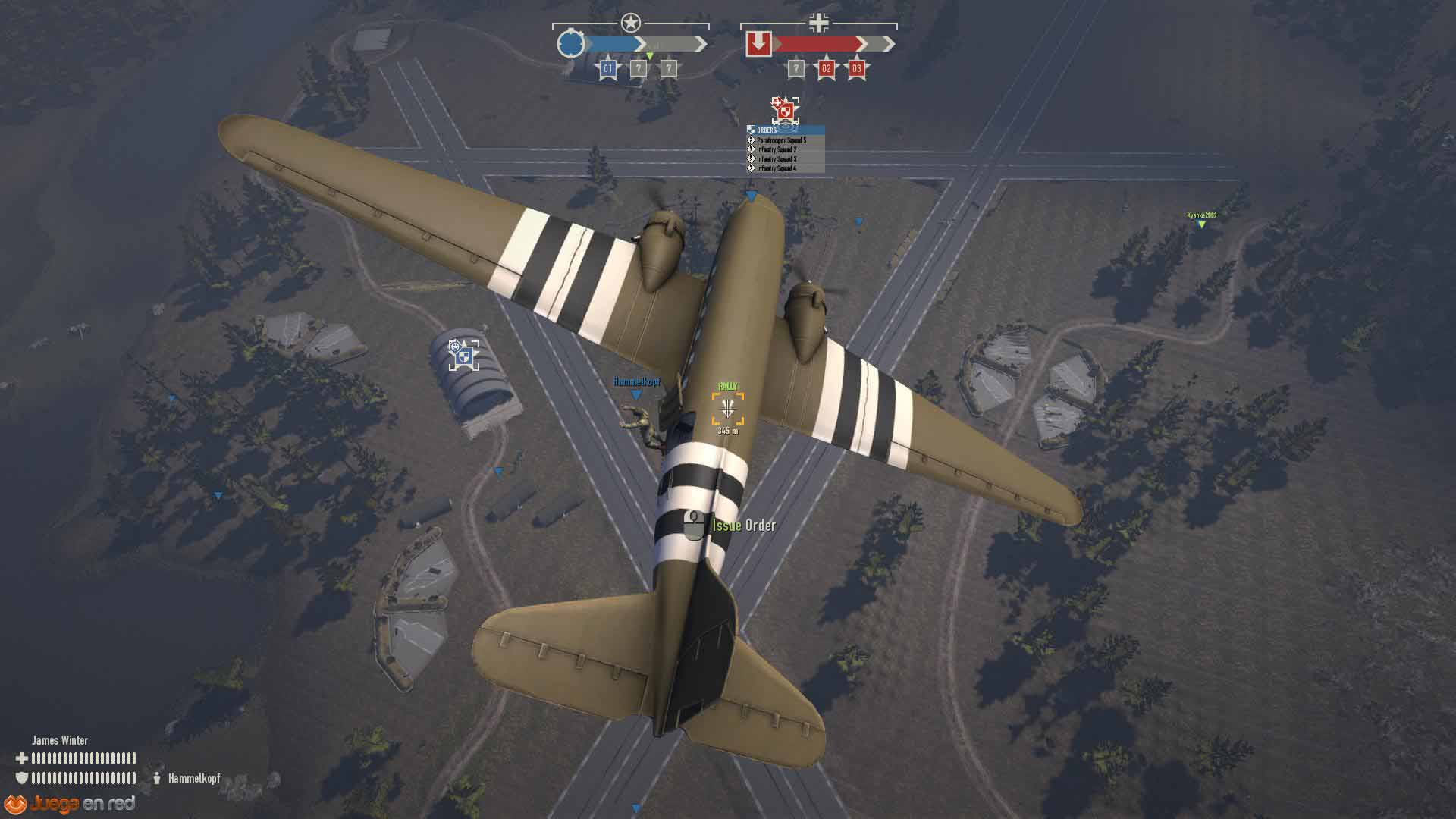The image size is (1456, 819).
Task: Select Paratrooper Squad 5 in orders list
Action: pos(781,140)
